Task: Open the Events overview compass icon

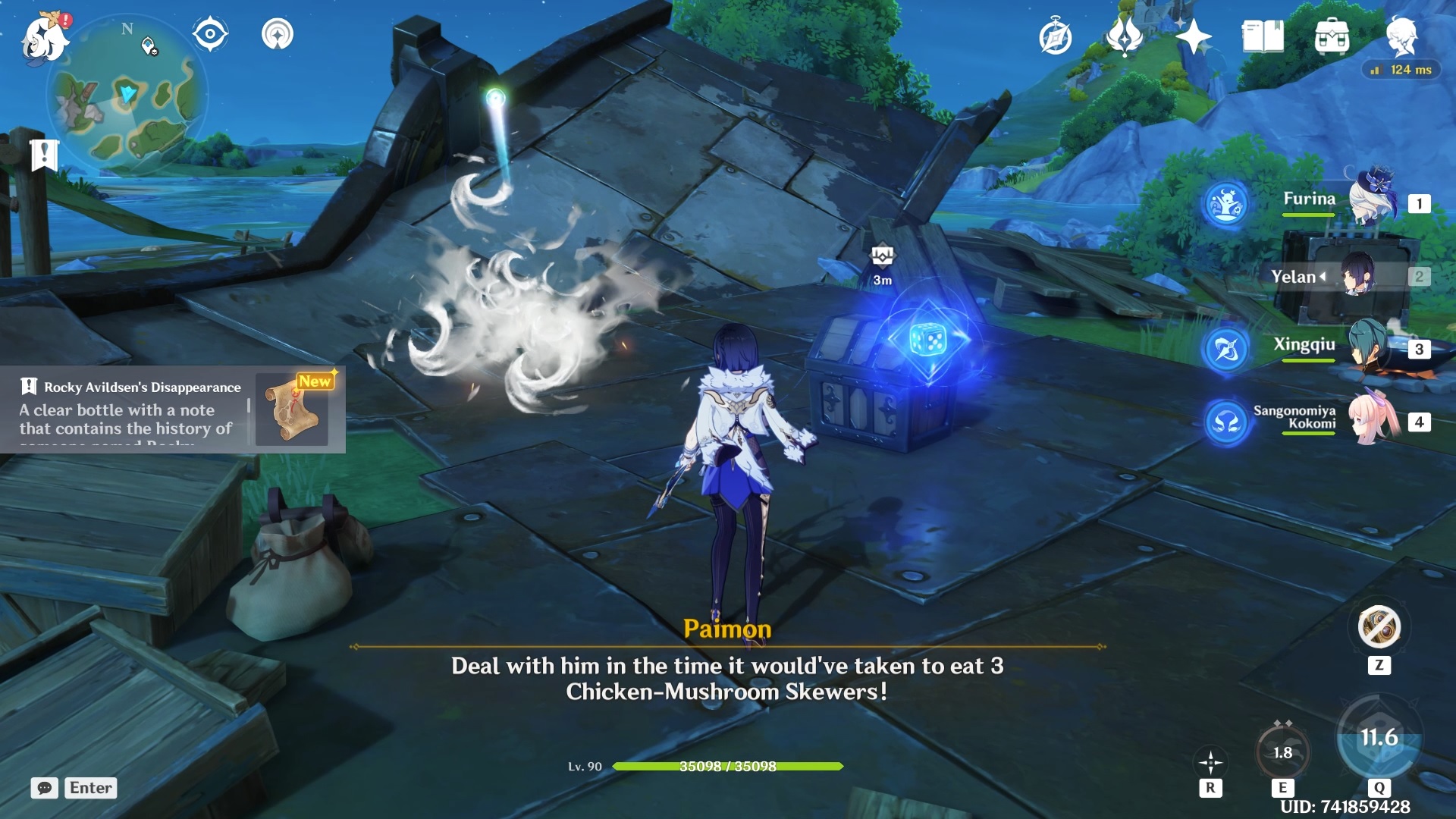Action: point(1056,34)
